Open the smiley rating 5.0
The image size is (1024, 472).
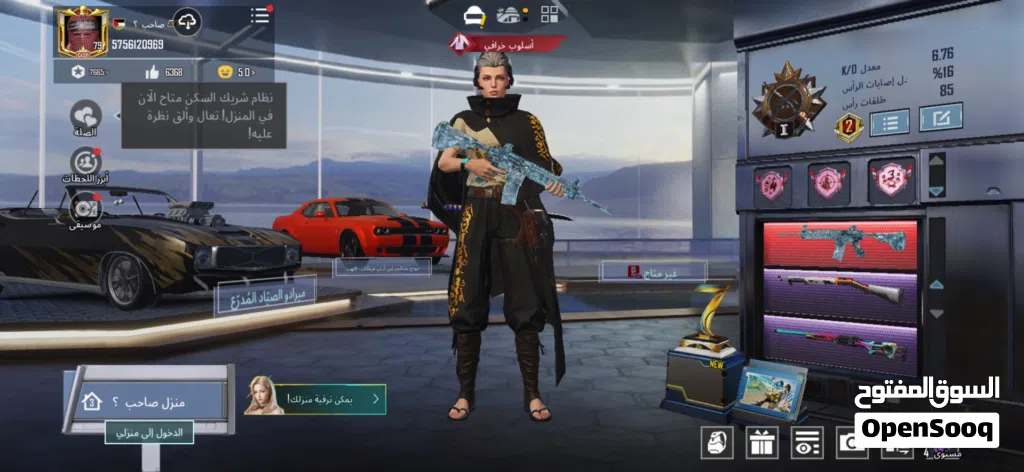(237, 72)
